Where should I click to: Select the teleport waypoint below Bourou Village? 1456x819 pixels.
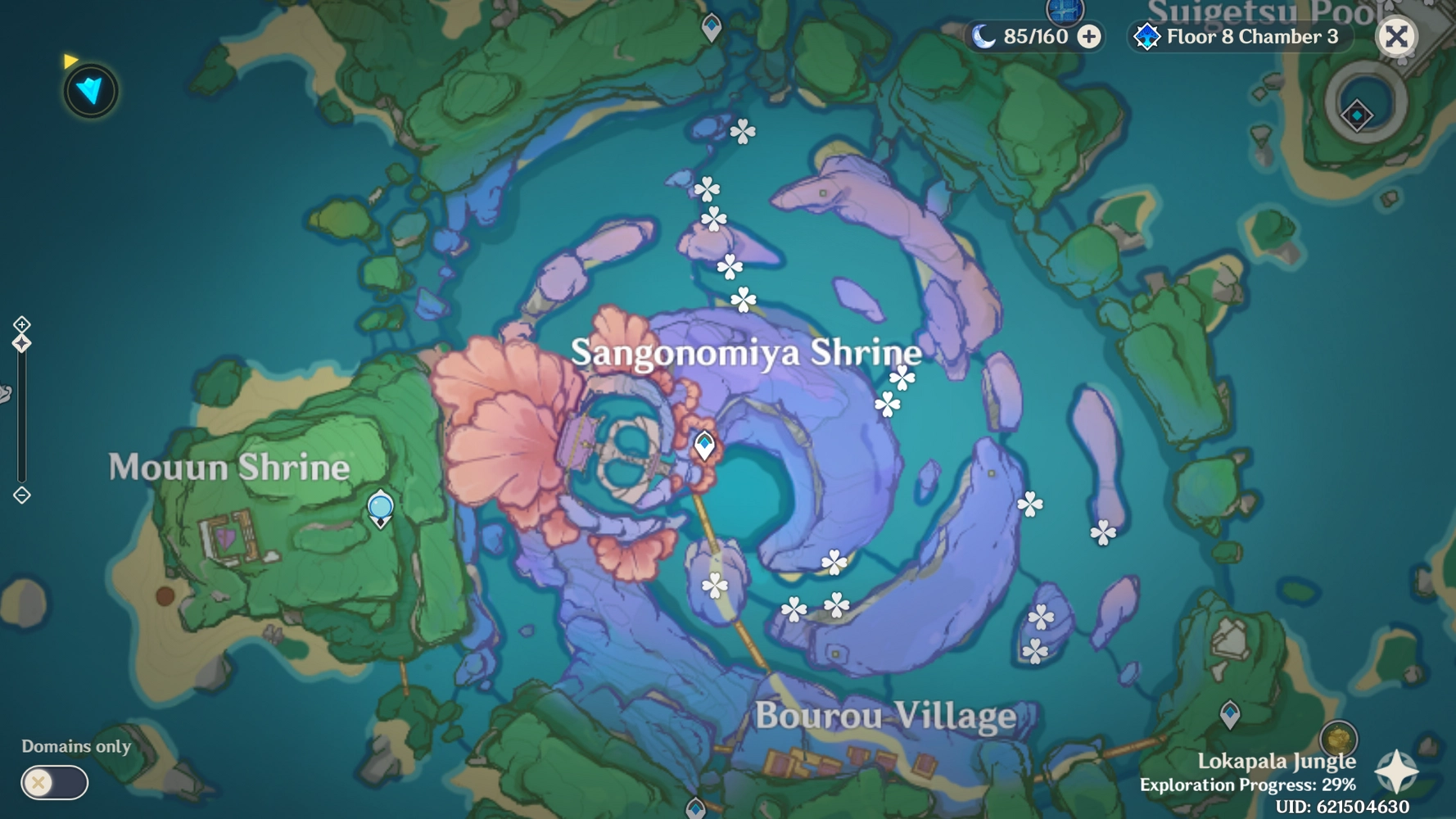[697, 809]
